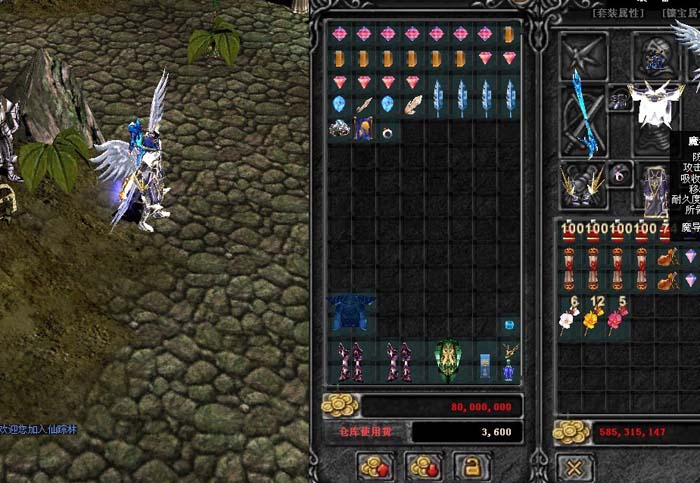Click the warehouse withdraw gold button

coord(423,466)
